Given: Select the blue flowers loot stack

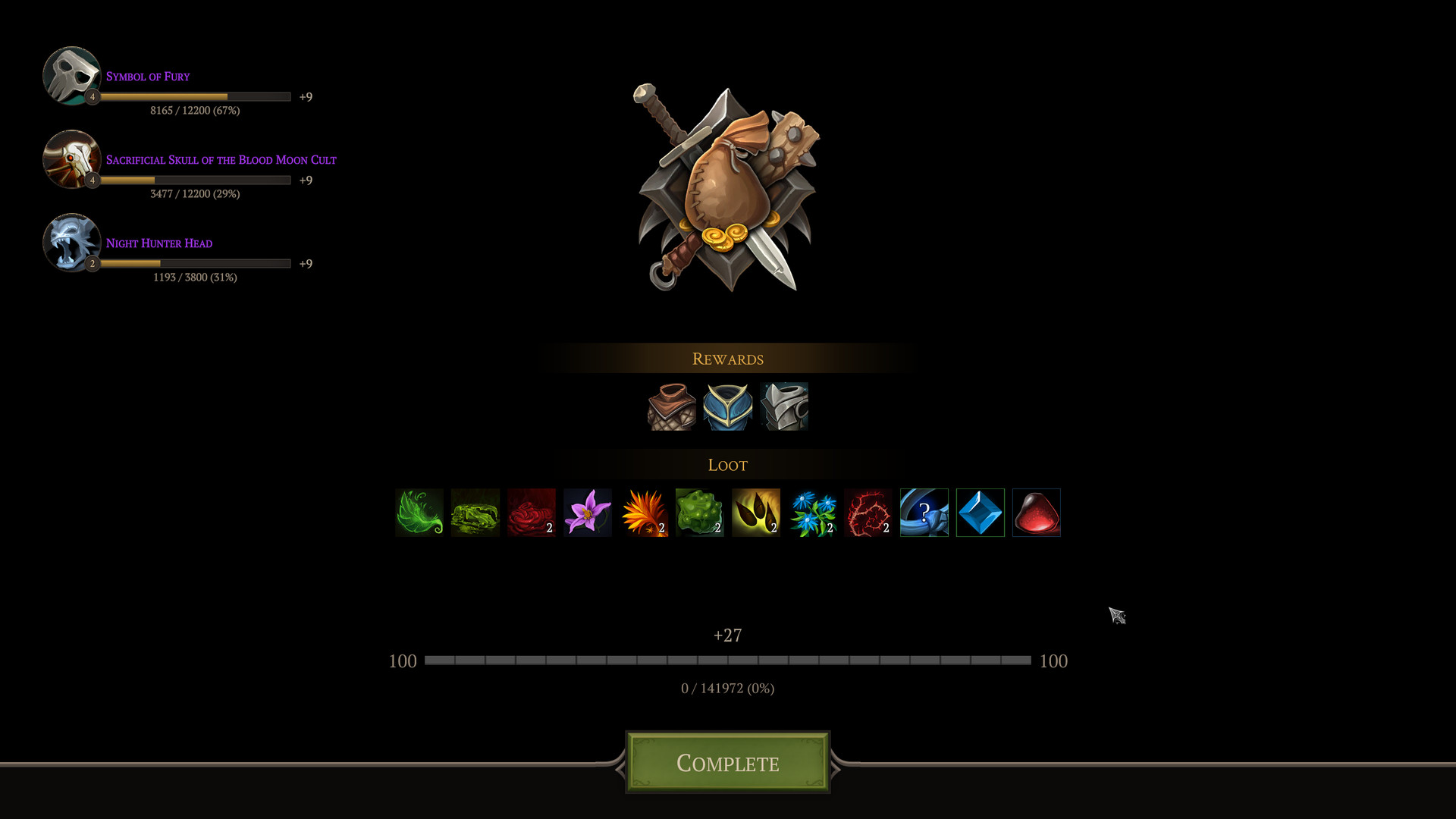Looking at the screenshot, I should click(x=811, y=513).
